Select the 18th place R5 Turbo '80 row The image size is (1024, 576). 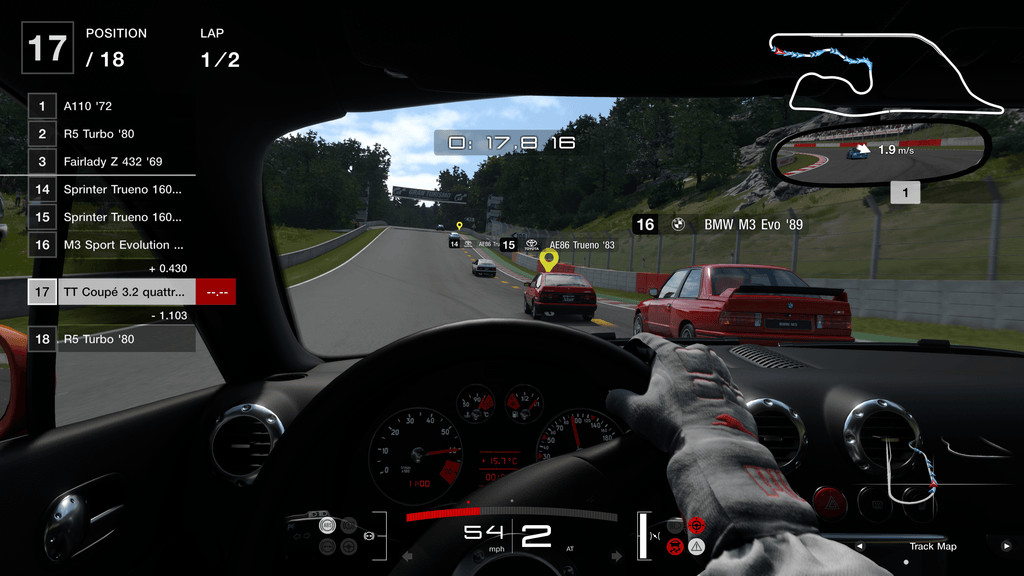click(x=110, y=339)
